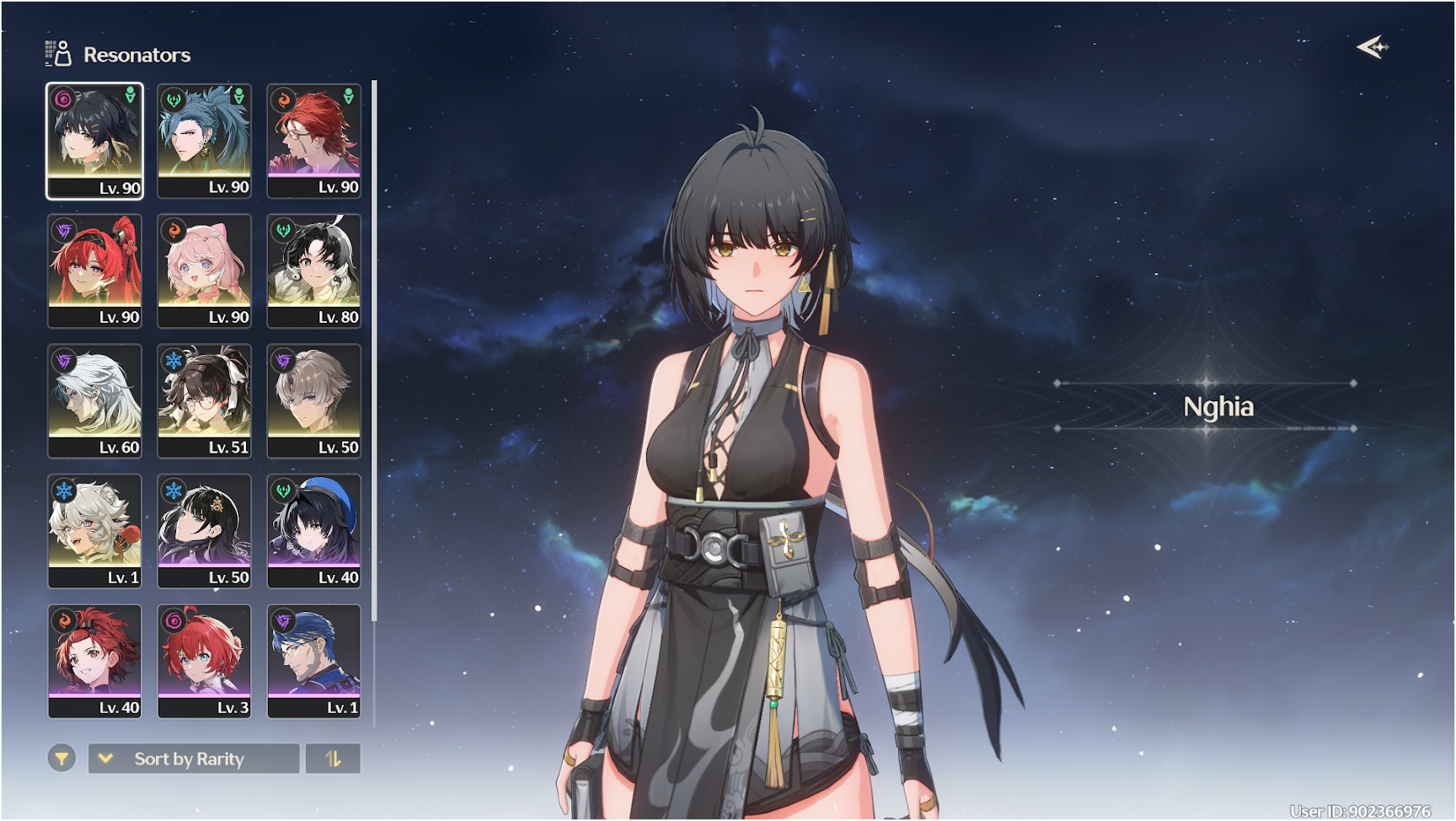Go back using the top-right arrow

(1372, 47)
